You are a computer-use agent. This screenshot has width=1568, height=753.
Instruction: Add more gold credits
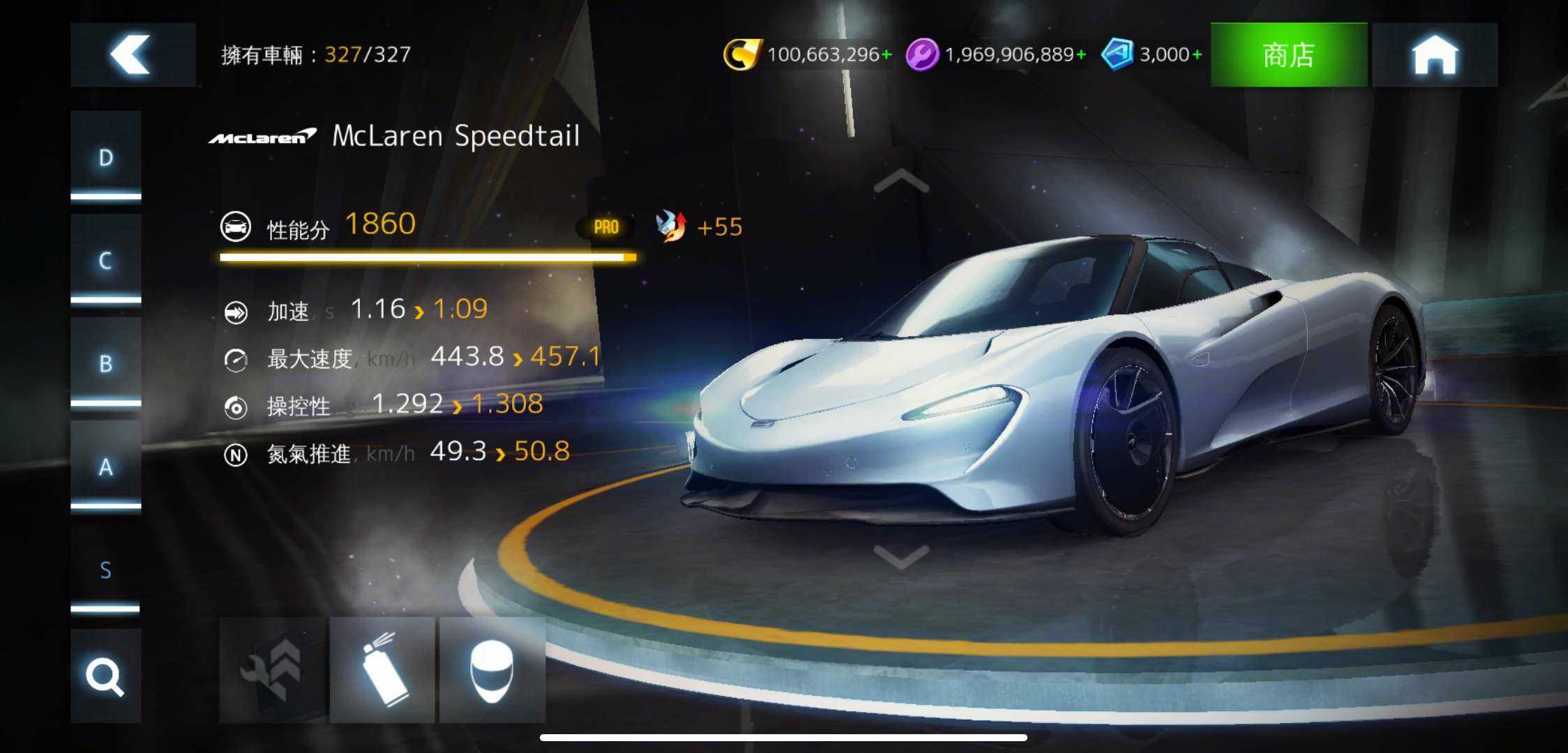point(887,54)
